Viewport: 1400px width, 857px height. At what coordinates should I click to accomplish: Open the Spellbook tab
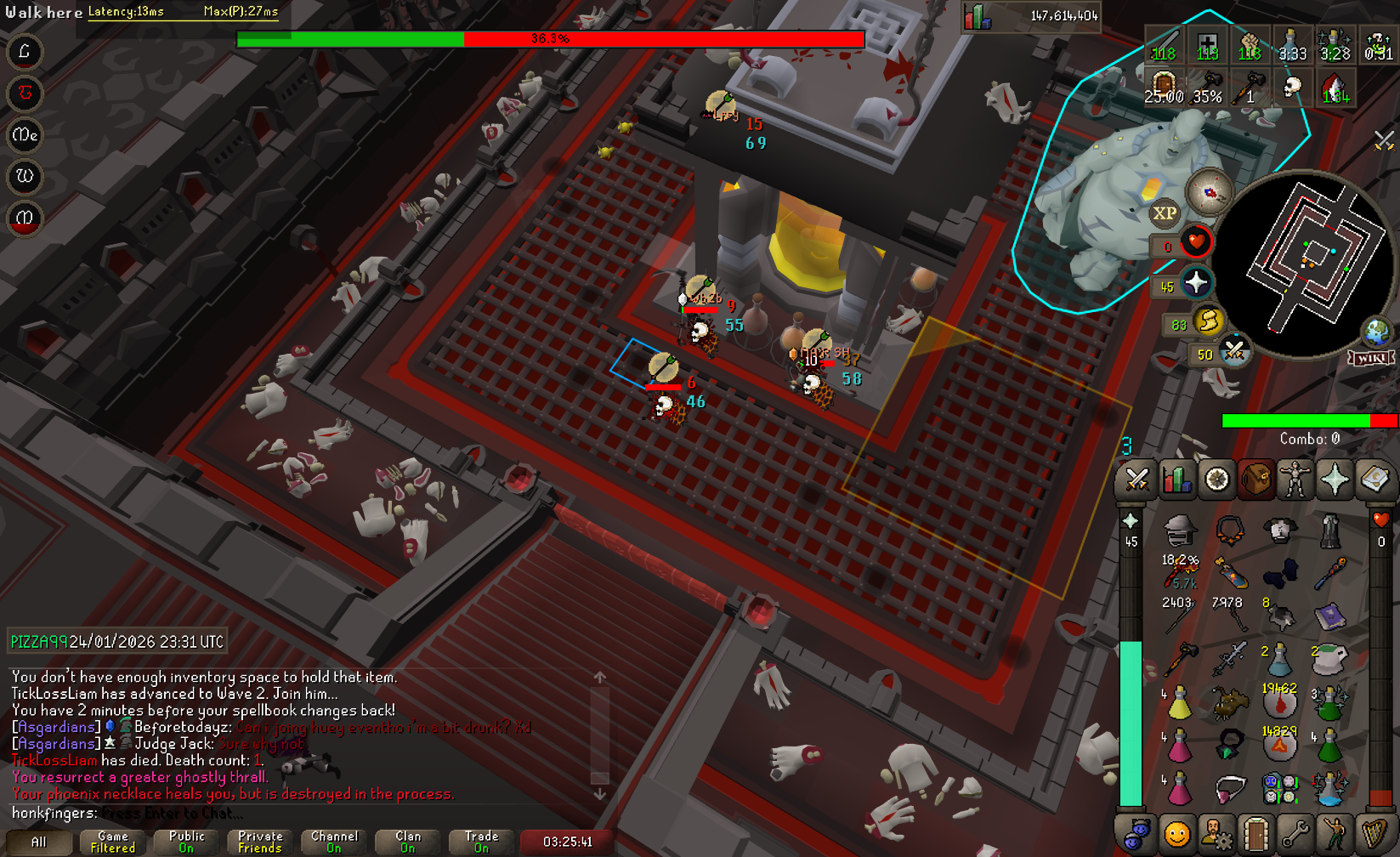click(x=1374, y=480)
